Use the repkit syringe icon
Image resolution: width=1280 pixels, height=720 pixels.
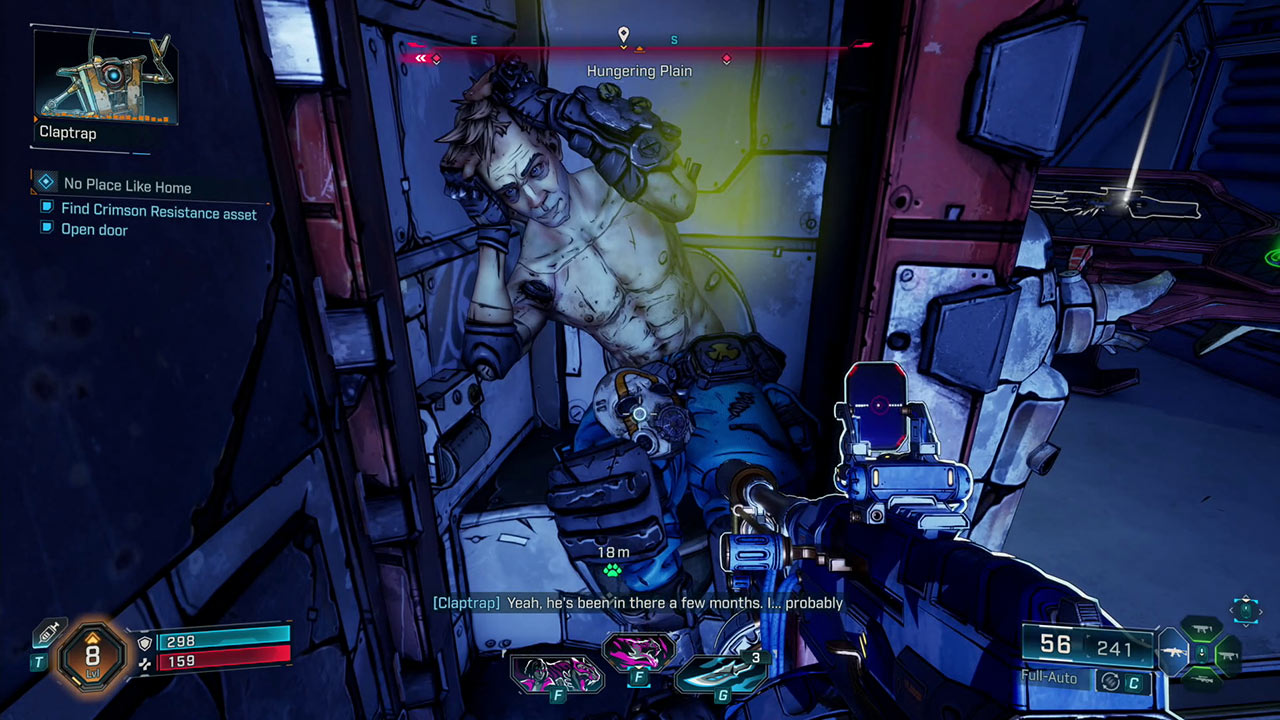47,633
